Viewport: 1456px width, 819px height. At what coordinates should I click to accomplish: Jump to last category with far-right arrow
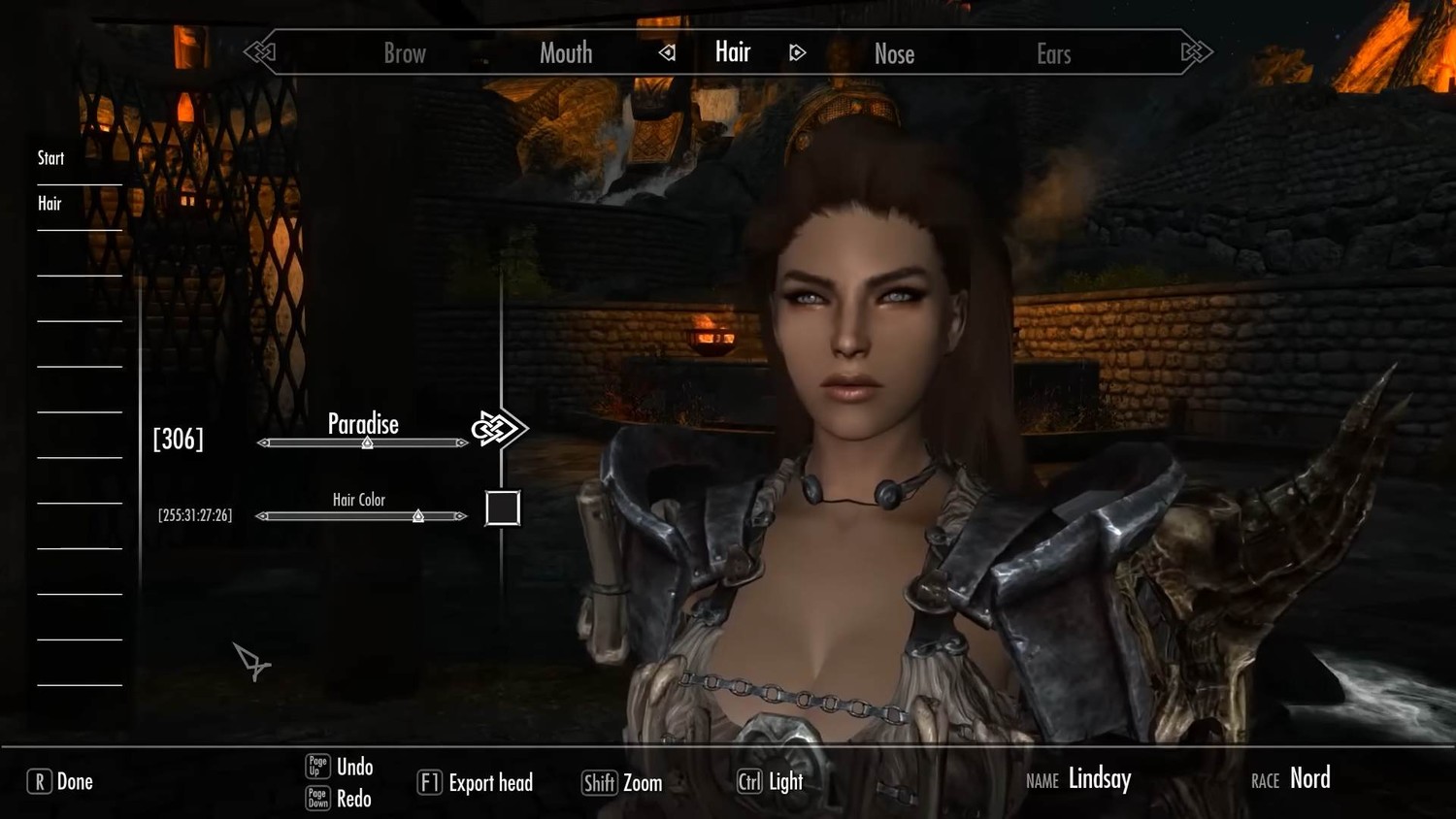coord(1197,52)
